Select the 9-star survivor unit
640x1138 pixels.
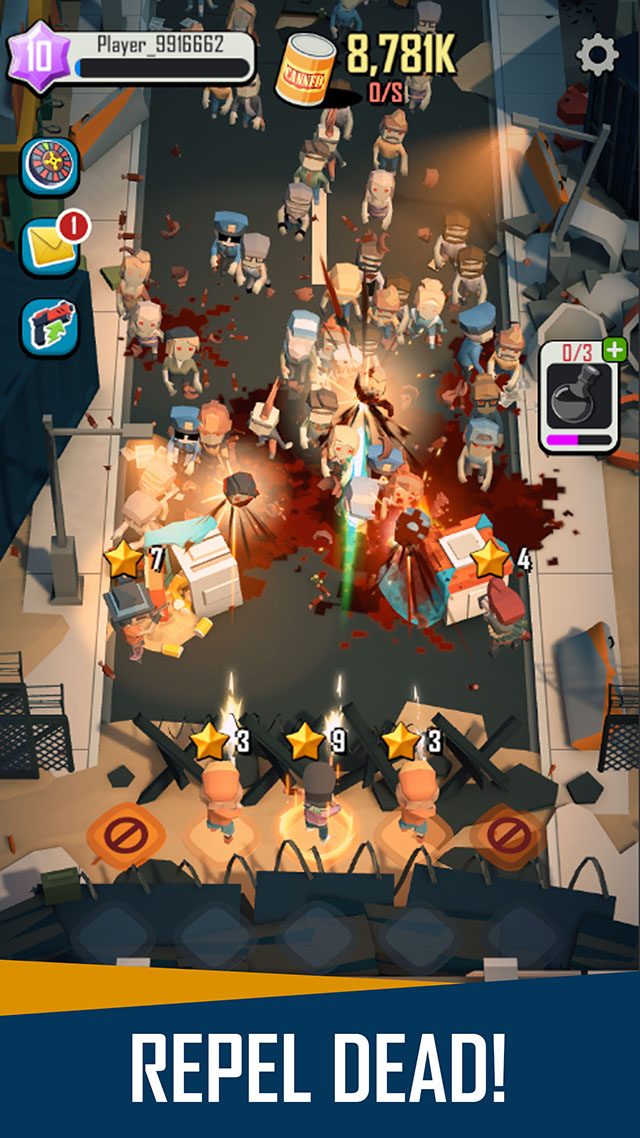tap(318, 795)
